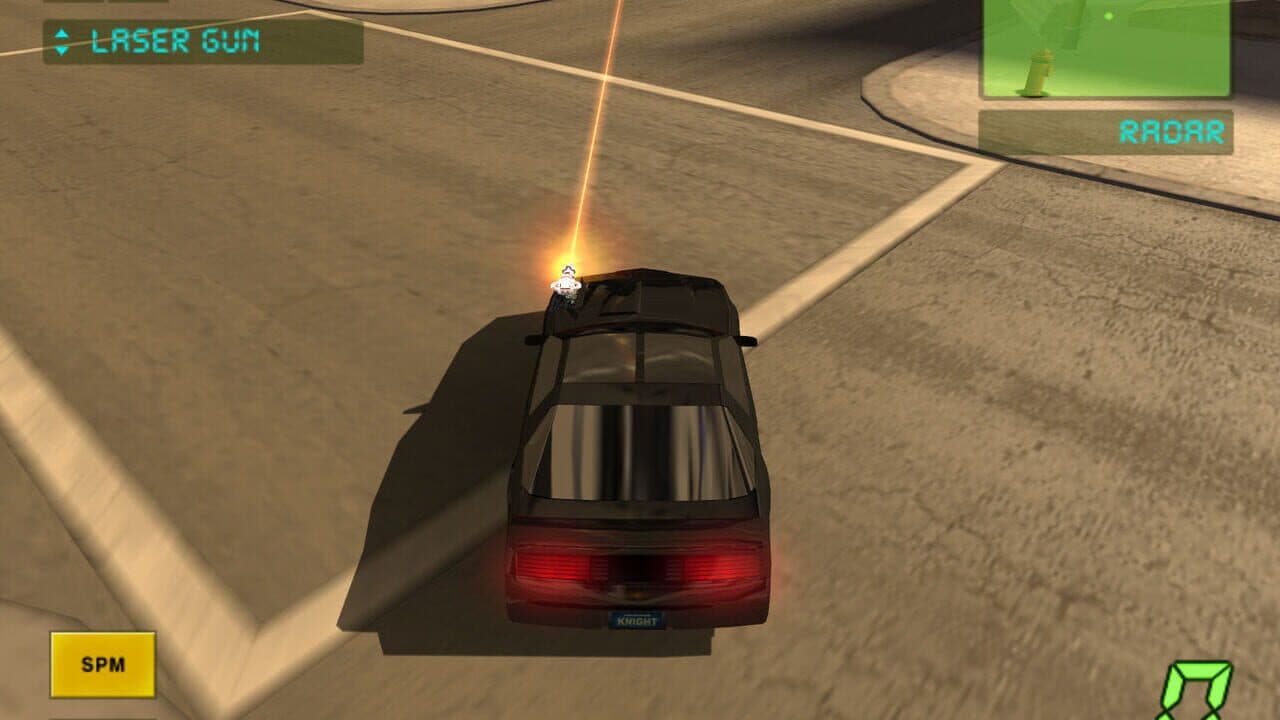
Task: Click the roof-mounted laser turret
Action: click(566, 288)
